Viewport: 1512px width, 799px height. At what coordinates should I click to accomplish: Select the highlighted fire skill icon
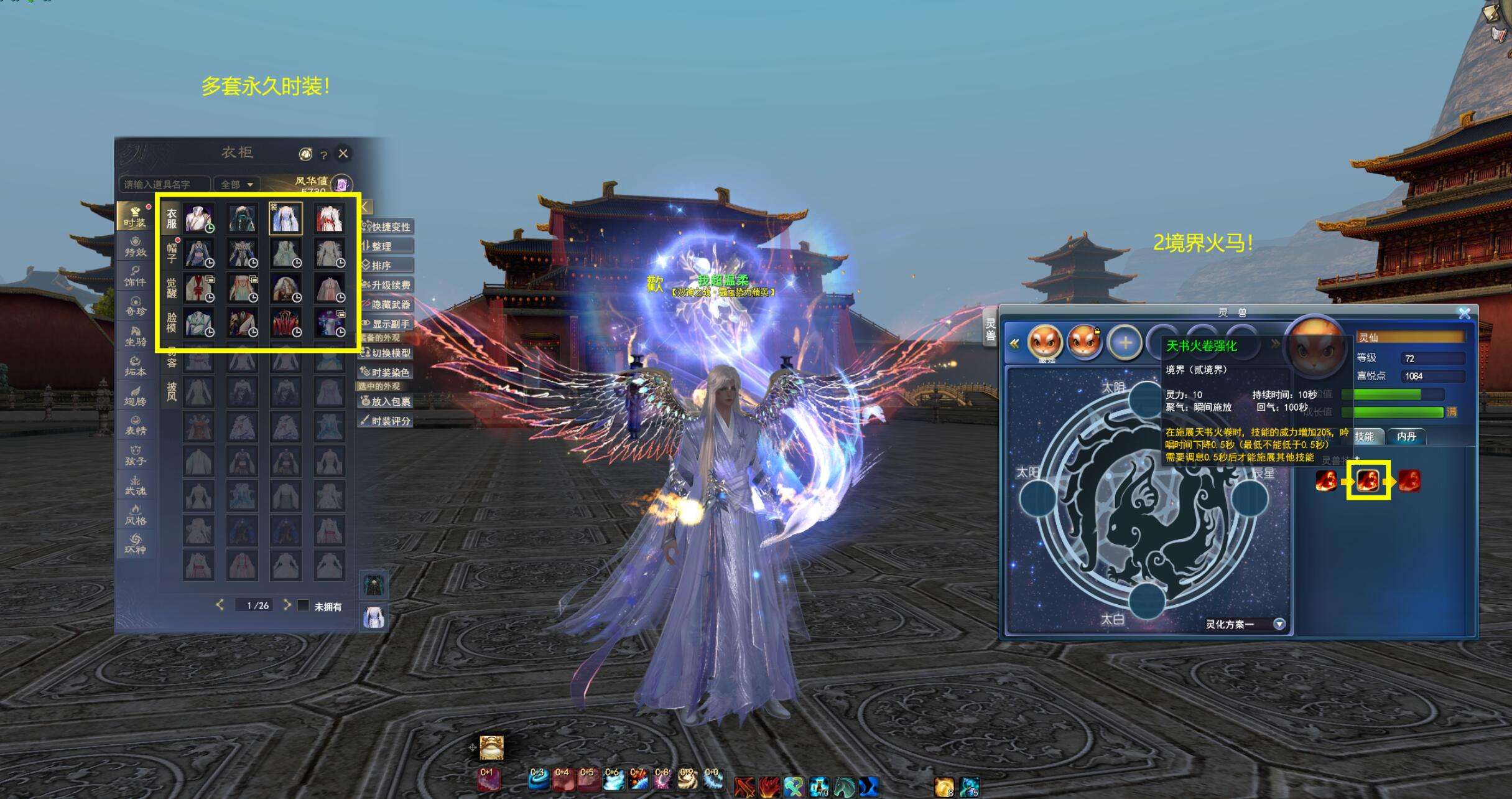click(x=1368, y=480)
